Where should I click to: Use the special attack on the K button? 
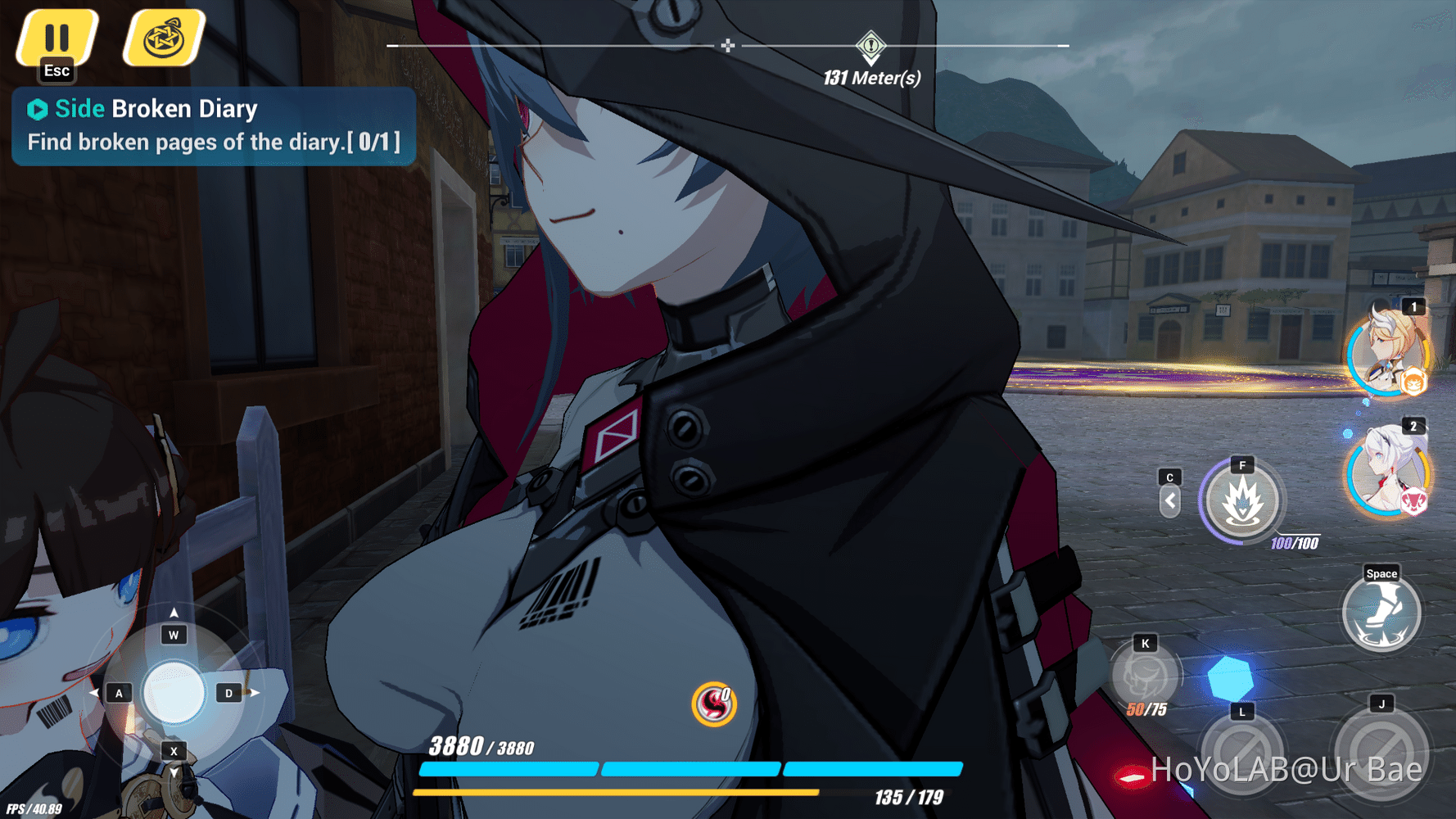click(1144, 675)
